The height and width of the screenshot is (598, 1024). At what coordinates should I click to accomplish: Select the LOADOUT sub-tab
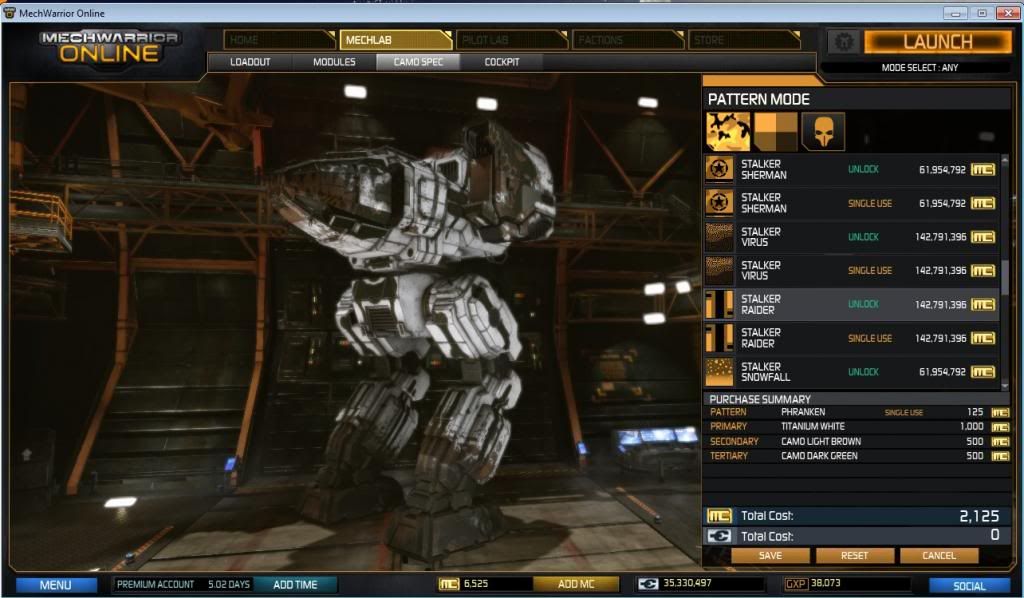click(x=250, y=62)
